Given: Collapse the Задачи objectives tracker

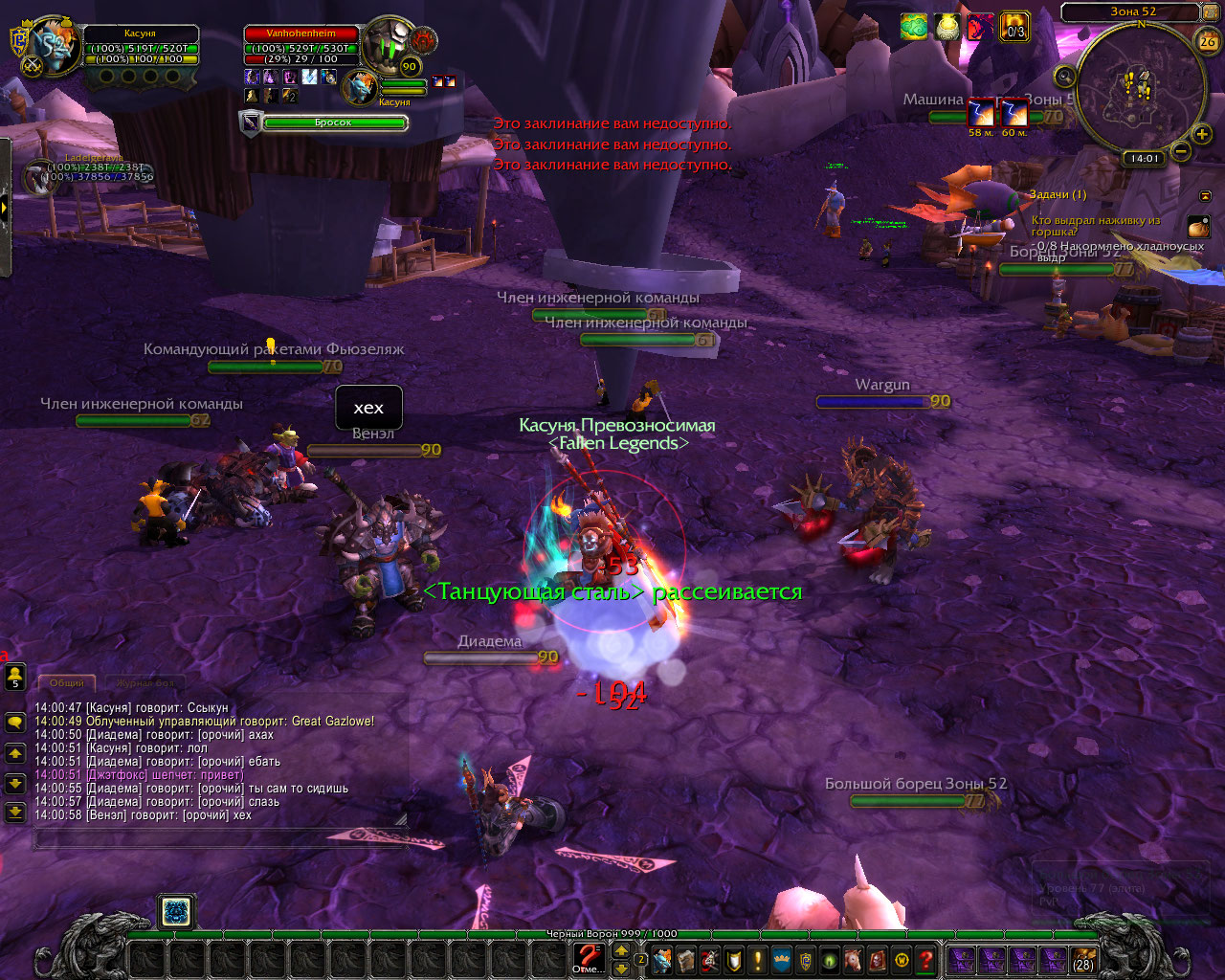Looking at the screenshot, I should [x=1205, y=195].
